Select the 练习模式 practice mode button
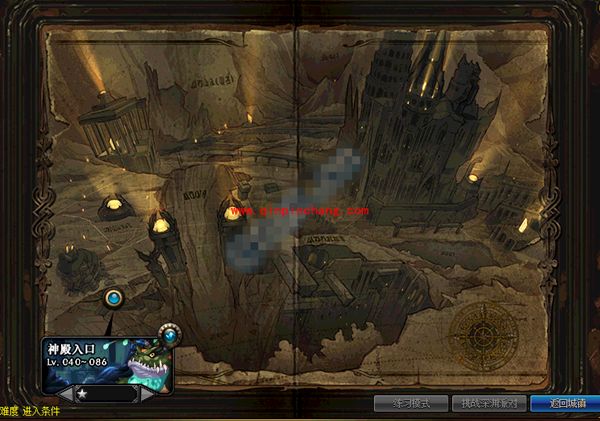The image size is (600, 421). click(410, 404)
